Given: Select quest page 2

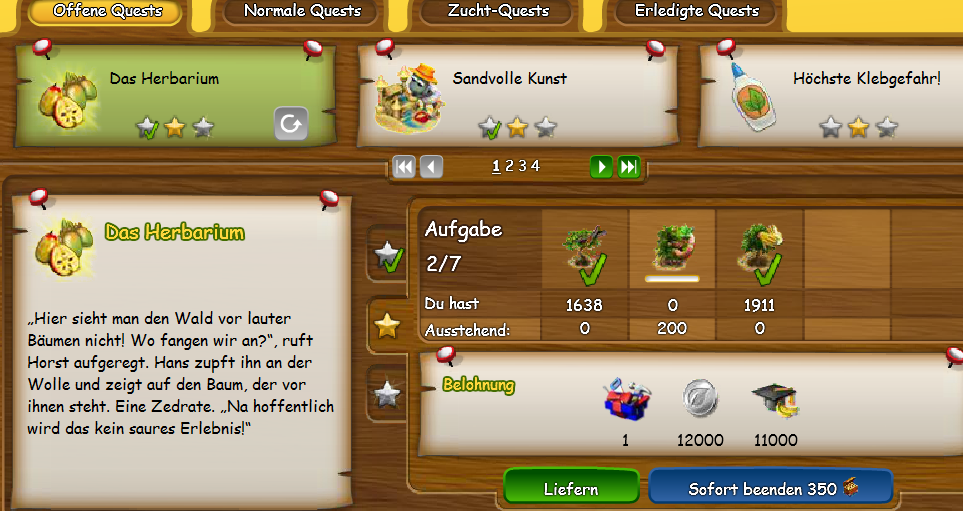Looking at the screenshot, I should pyautogui.click(x=509, y=167).
